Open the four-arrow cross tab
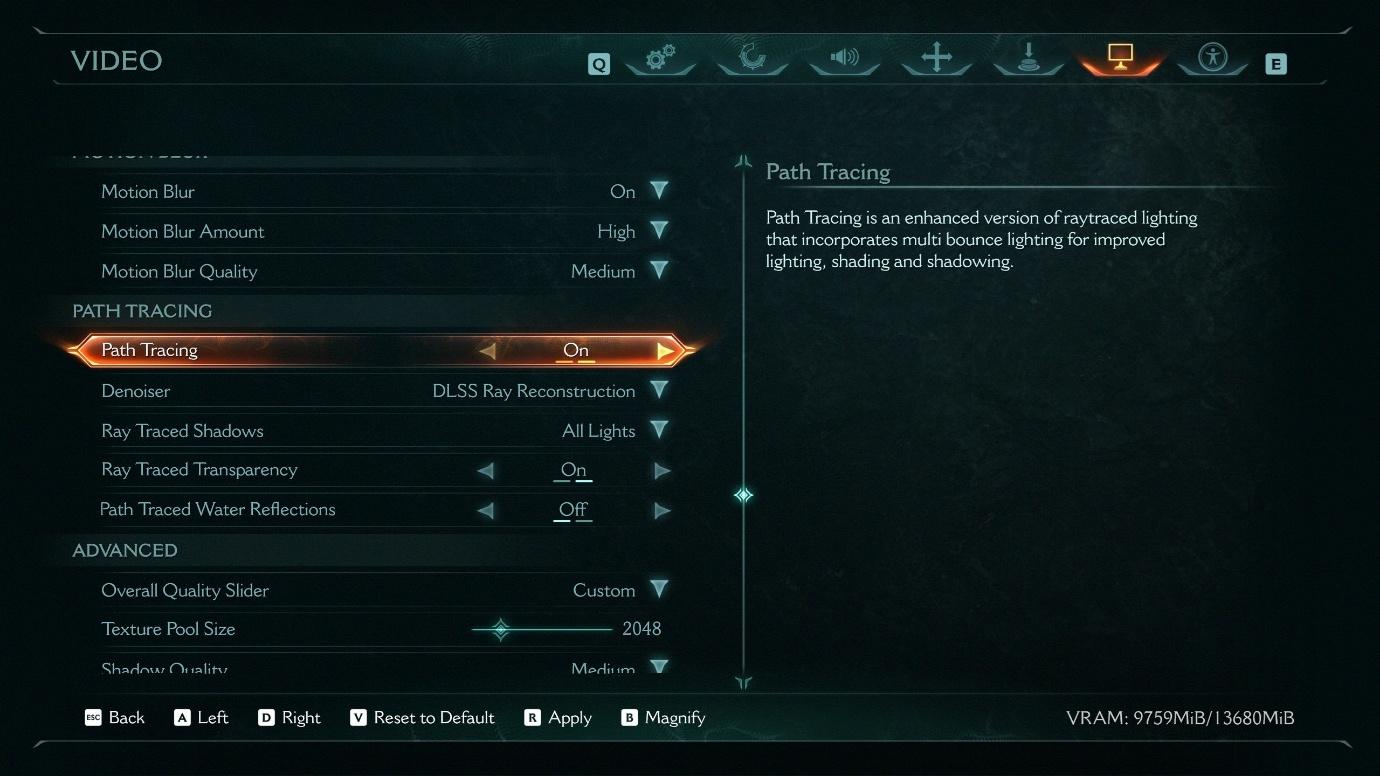1380x776 pixels. pos(936,57)
